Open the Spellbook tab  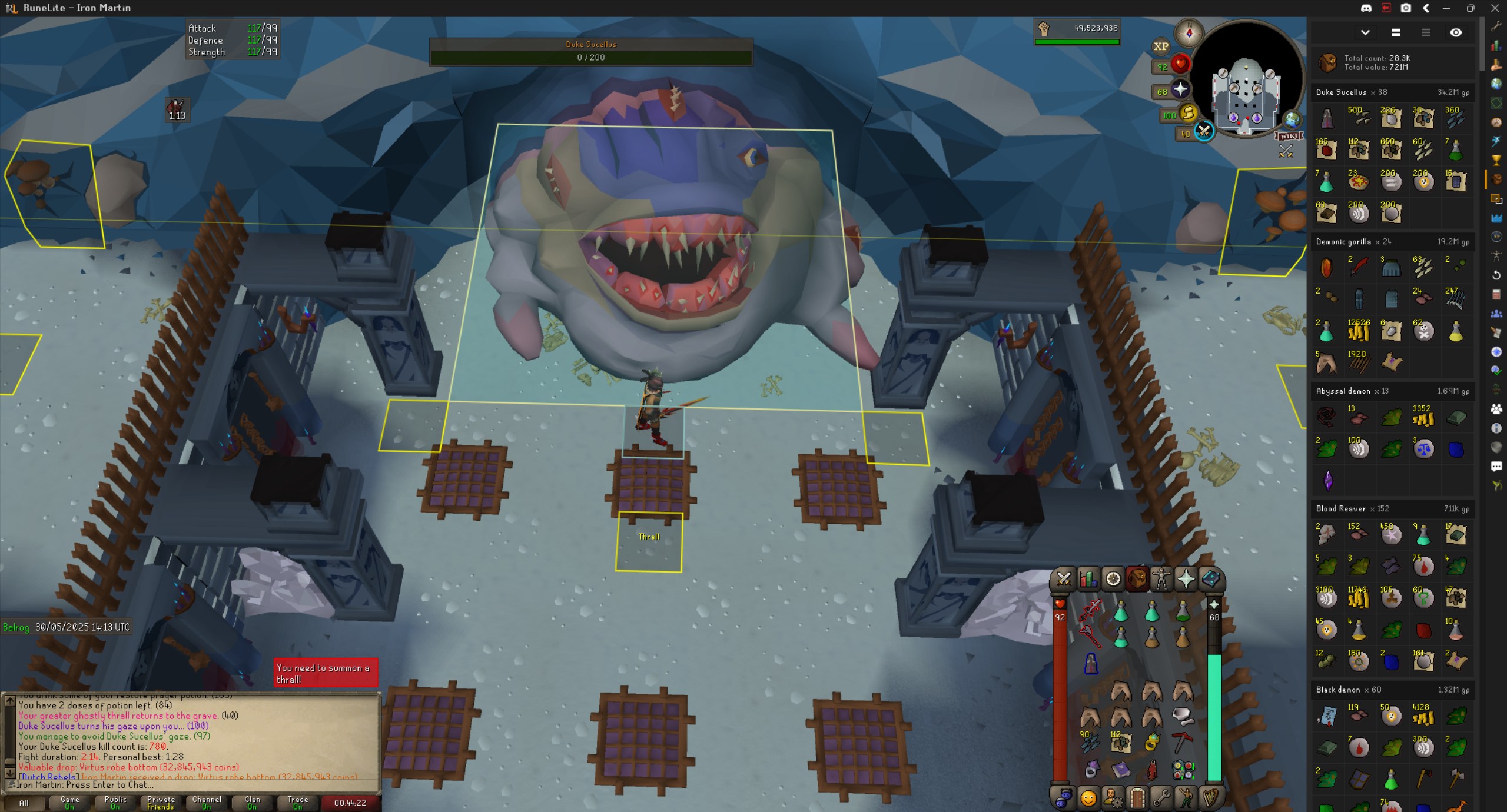(x=1210, y=579)
